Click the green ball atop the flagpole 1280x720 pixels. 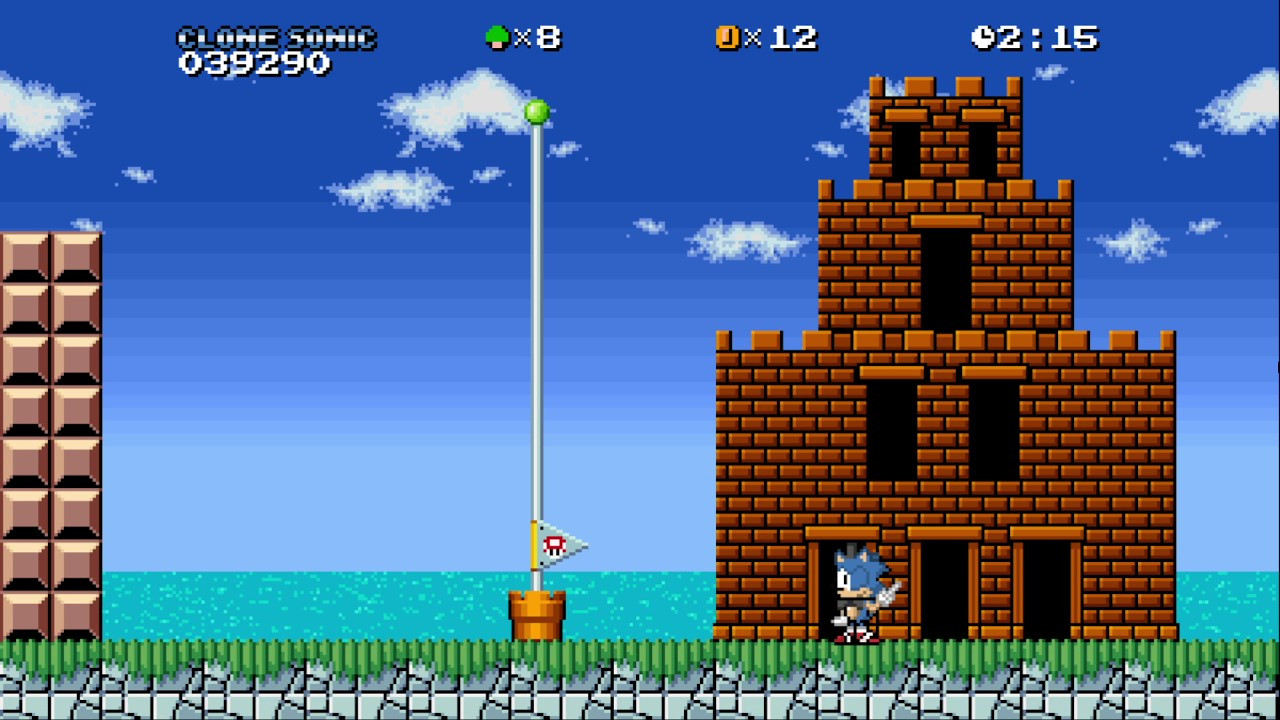(536, 112)
